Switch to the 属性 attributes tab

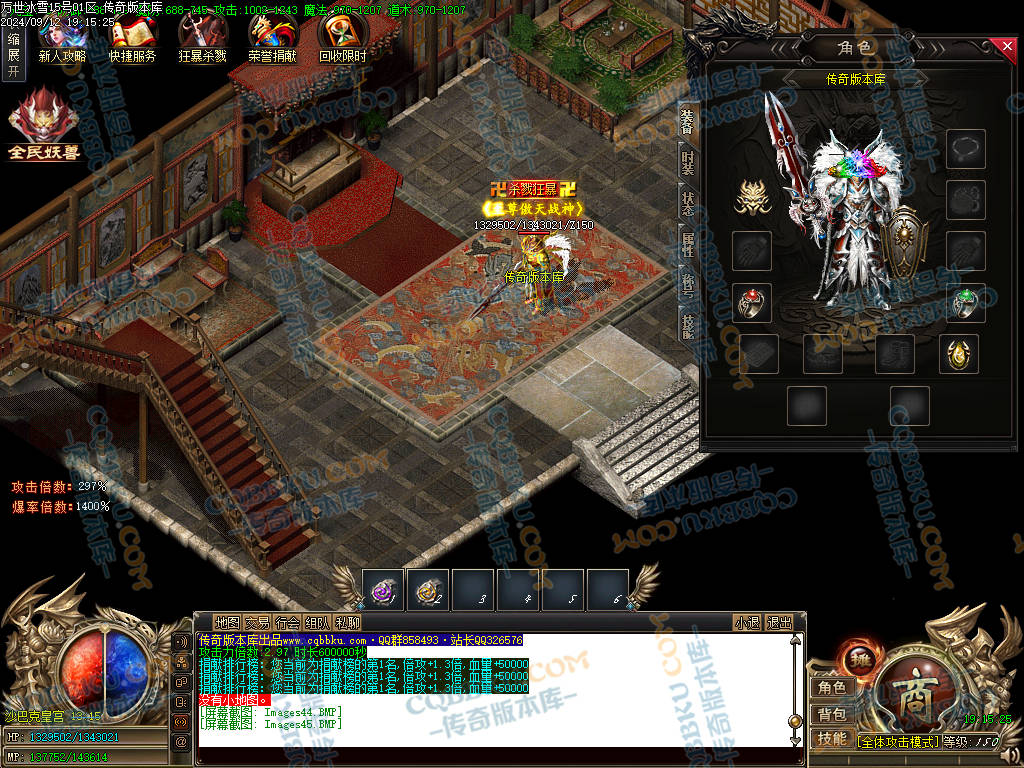point(688,243)
